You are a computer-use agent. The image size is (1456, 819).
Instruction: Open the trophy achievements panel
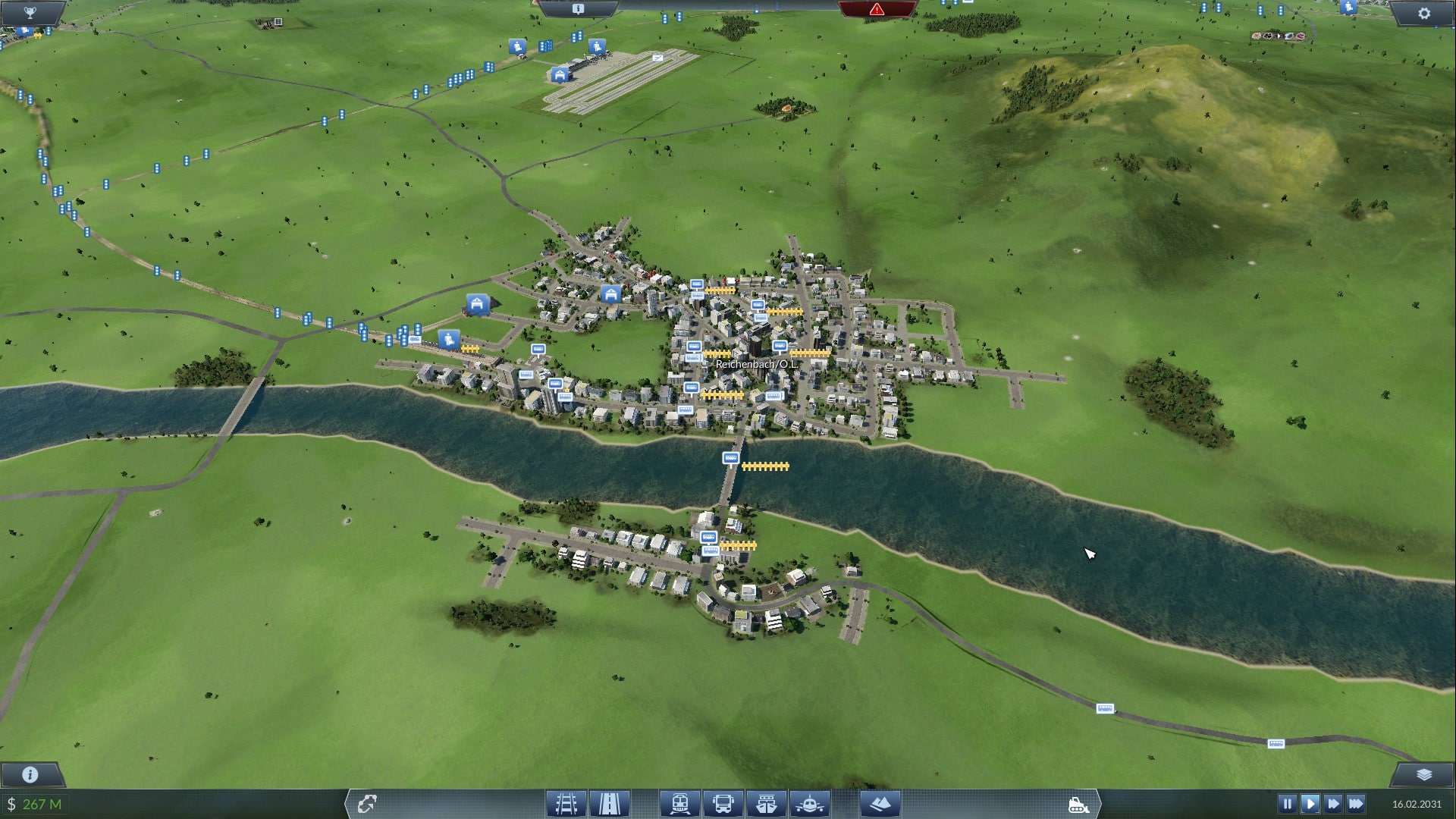[x=30, y=12]
